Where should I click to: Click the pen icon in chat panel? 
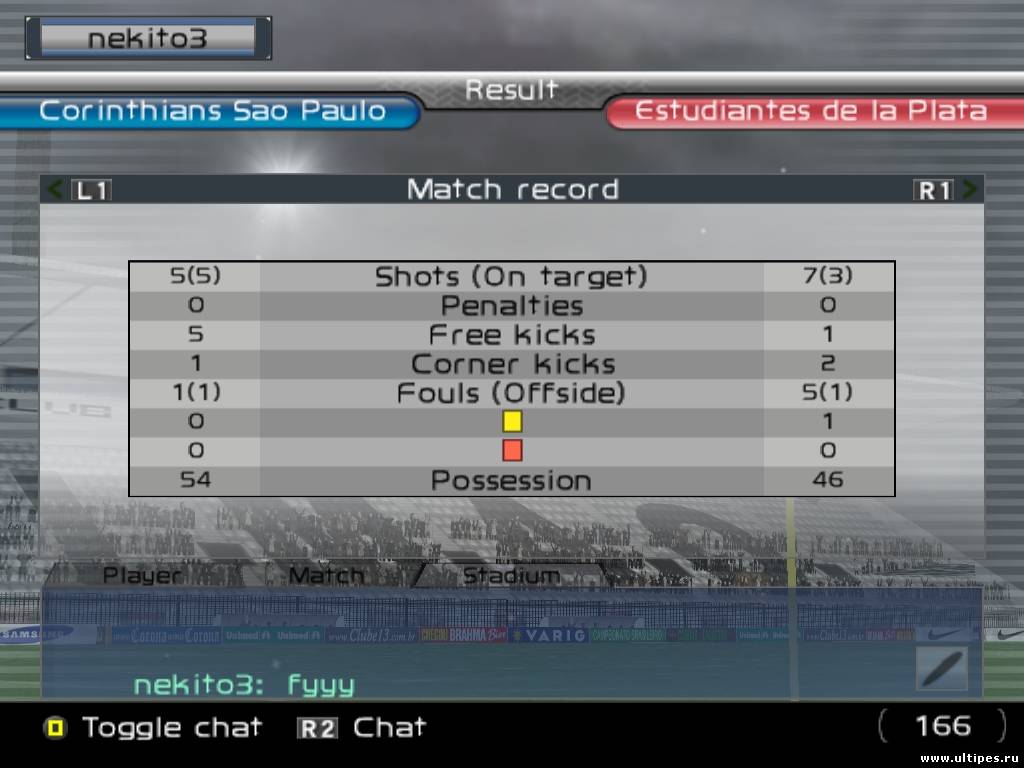942,668
